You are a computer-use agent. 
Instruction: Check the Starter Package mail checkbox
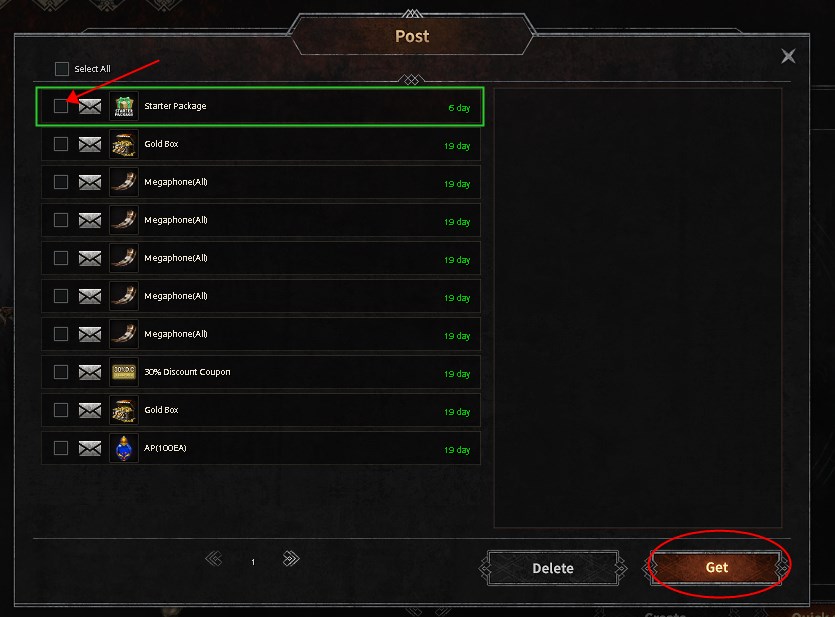(x=61, y=106)
